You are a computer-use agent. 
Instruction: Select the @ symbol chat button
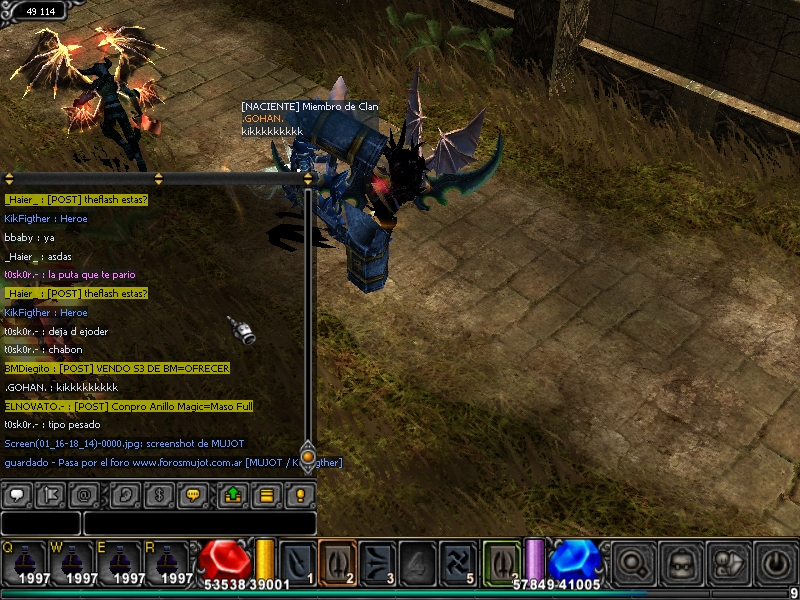point(85,494)
